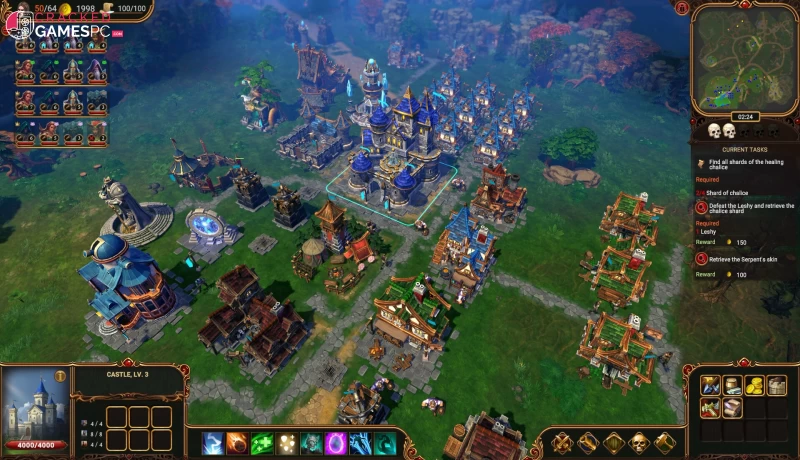Click the skull command button
This screenshot has height=460, width=800.
point(639,443)
